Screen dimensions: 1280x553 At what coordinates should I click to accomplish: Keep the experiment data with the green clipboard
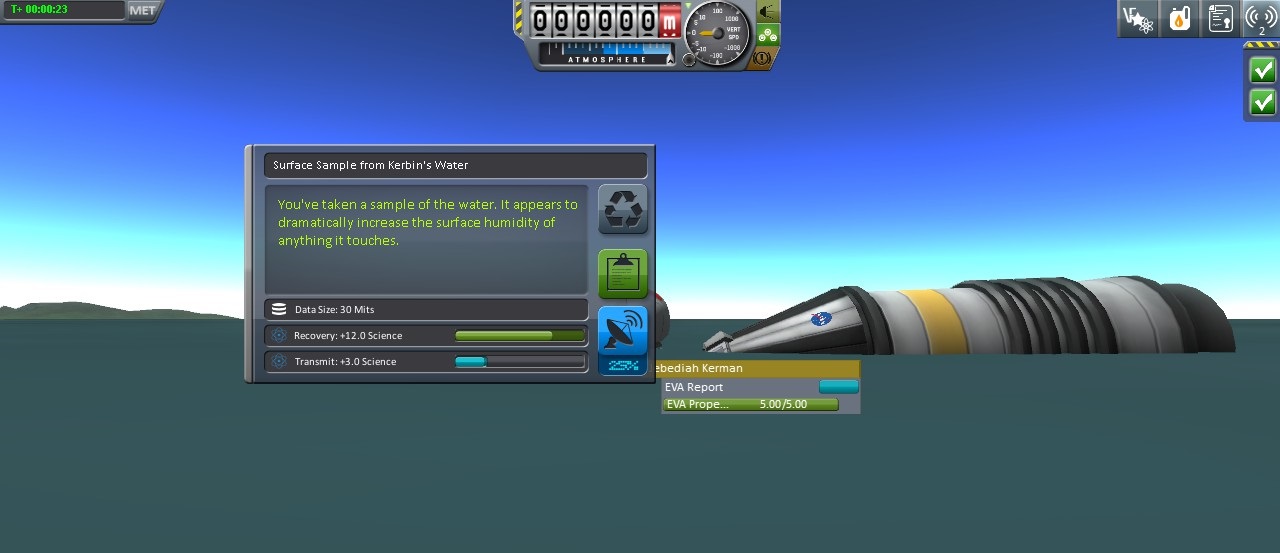pyautogui.click(x=622, y=274)
